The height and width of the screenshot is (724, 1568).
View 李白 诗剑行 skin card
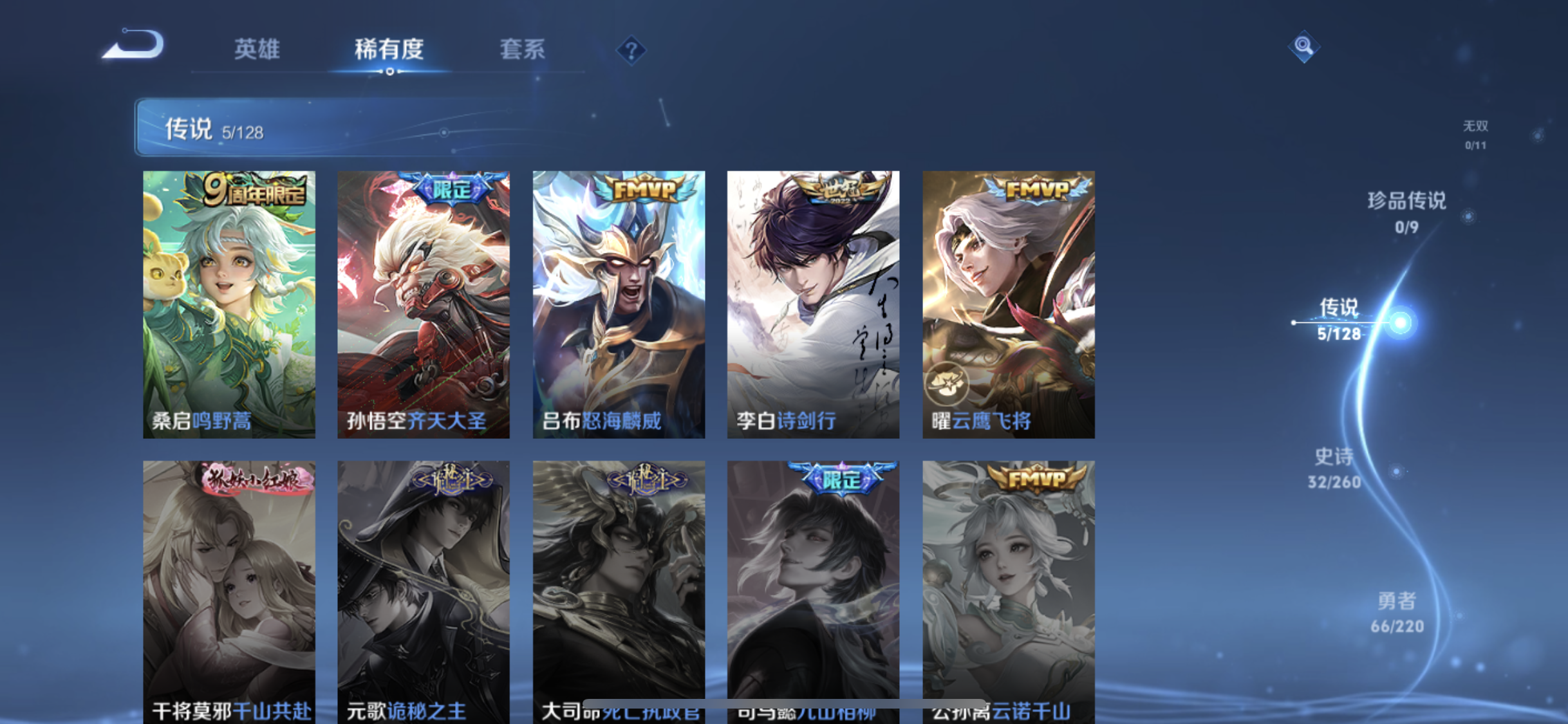click(813, 304)
